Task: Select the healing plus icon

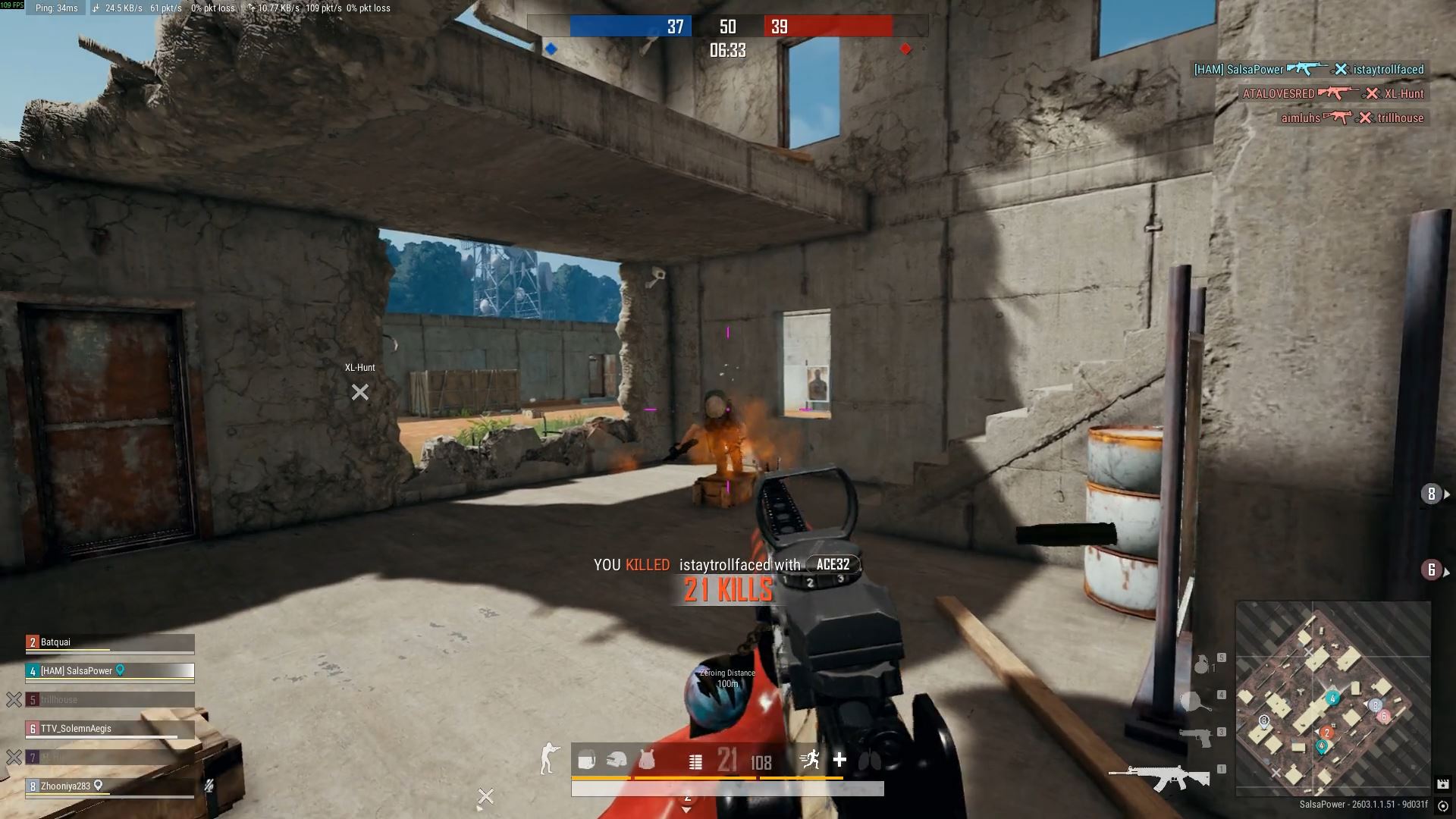Action: pos(839,759)
